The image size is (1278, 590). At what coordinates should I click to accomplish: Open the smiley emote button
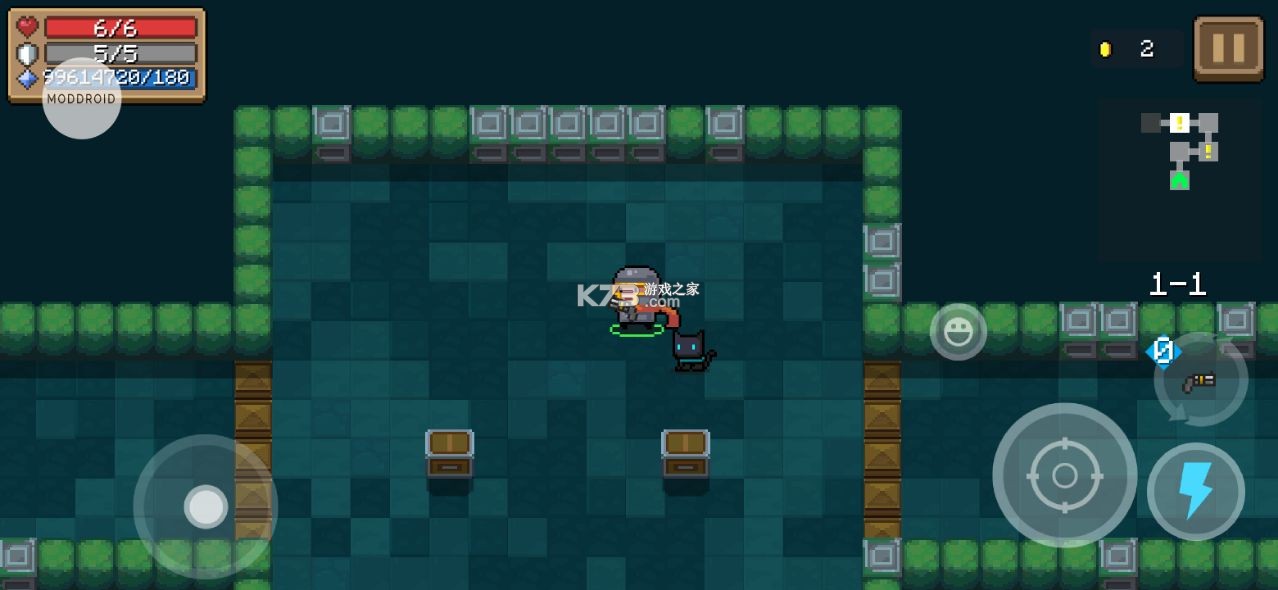(958, 332)
